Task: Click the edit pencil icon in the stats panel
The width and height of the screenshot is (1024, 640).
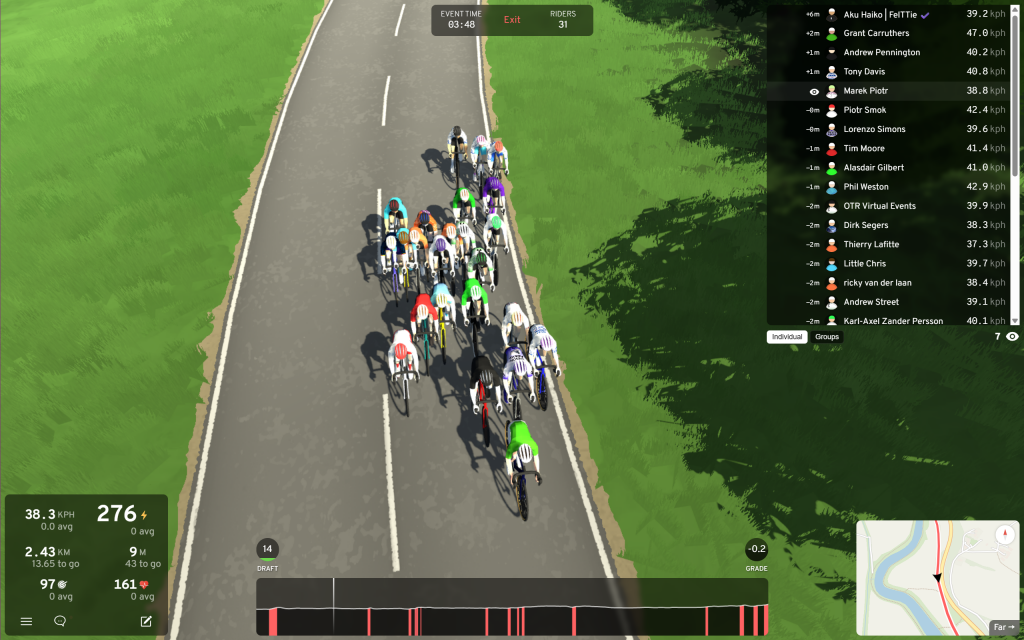Action: (x=146, y=621)
